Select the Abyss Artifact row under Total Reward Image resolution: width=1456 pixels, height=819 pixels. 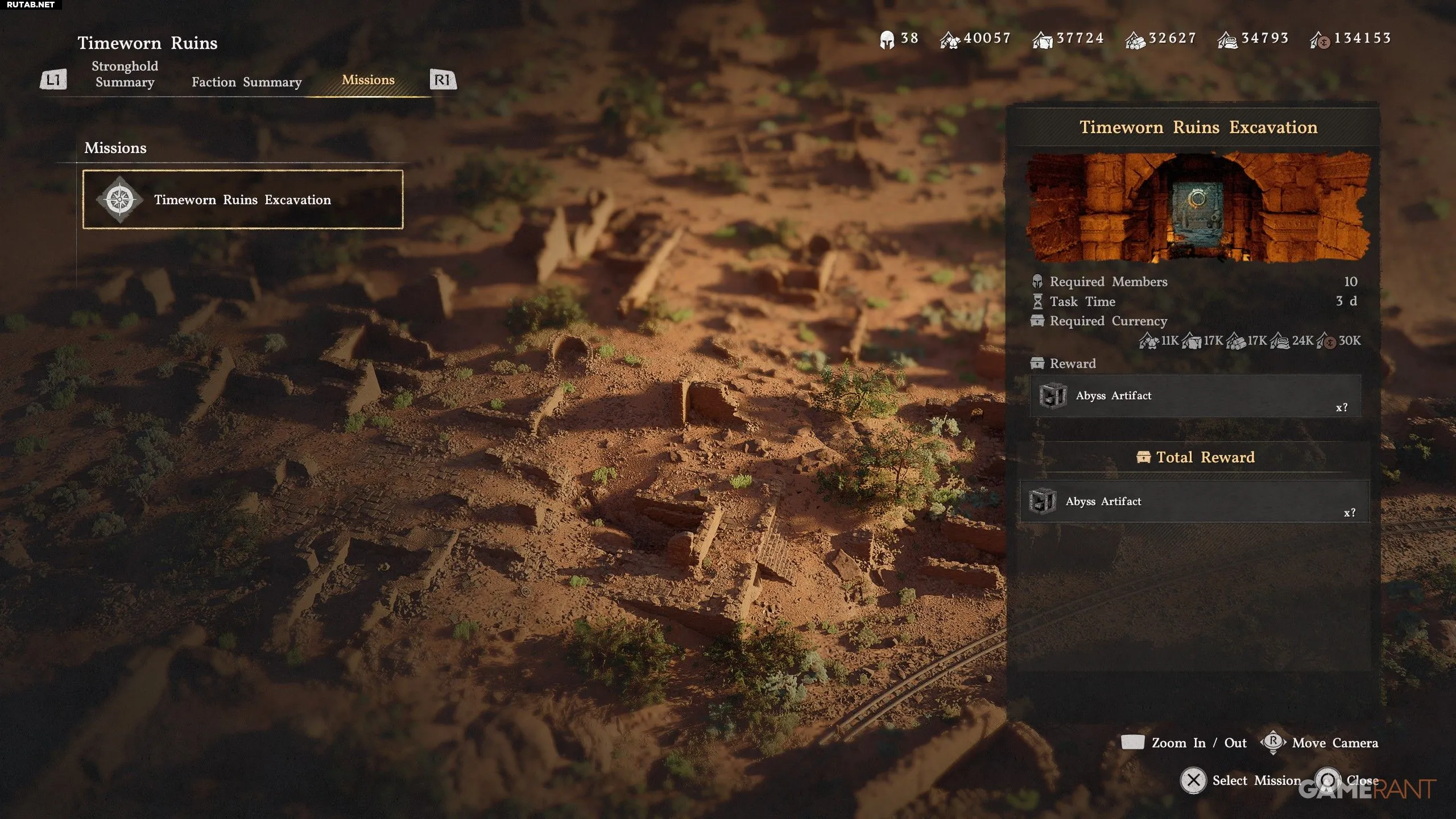point(1195,502)
